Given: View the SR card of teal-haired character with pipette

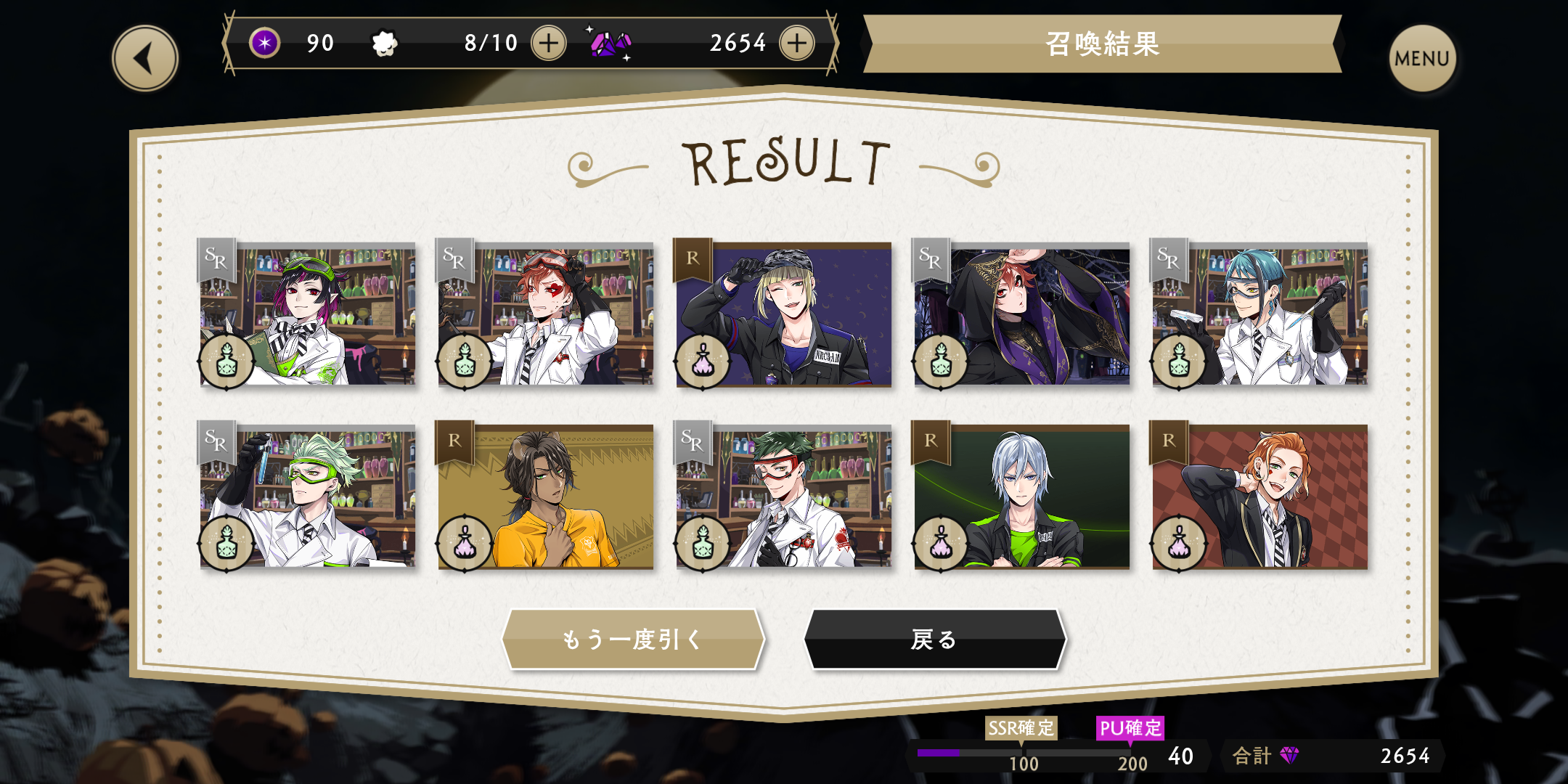Looking at the screenshot, I should coord(1260,314).
